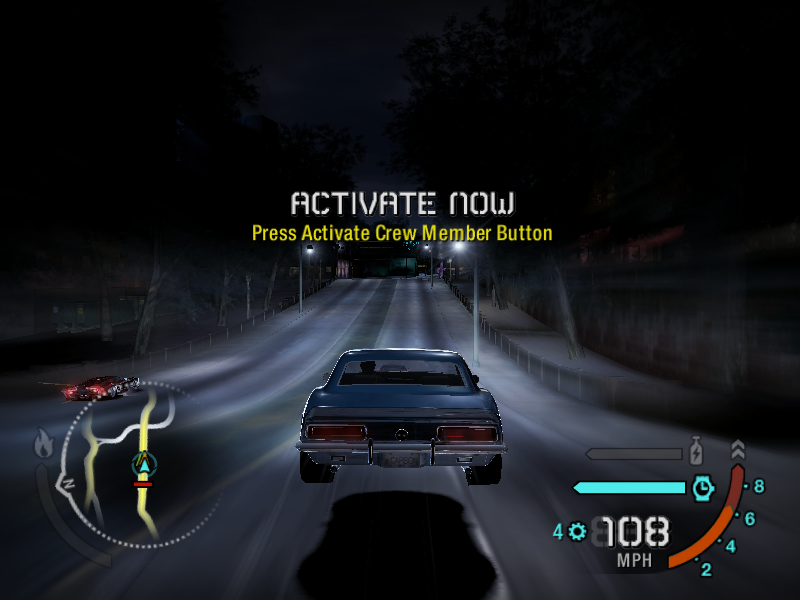Image resolution: width=800 pixels, height=600 pixels.
Task: Click the gear cog indicator icon
Action: (x=577, y=531)
